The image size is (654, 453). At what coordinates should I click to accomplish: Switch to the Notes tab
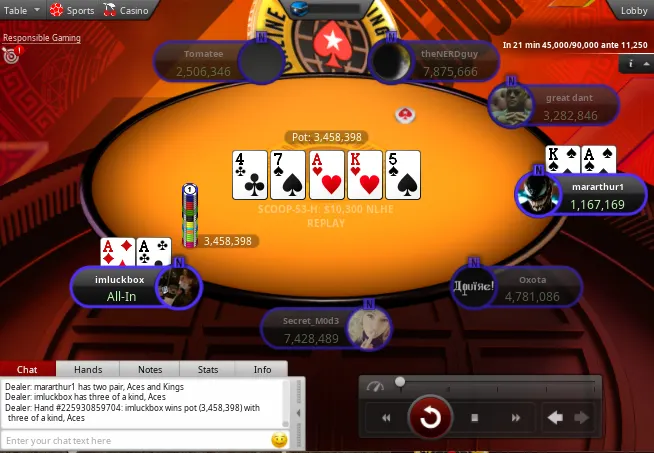pyautogui.click(x=150, y=369)
